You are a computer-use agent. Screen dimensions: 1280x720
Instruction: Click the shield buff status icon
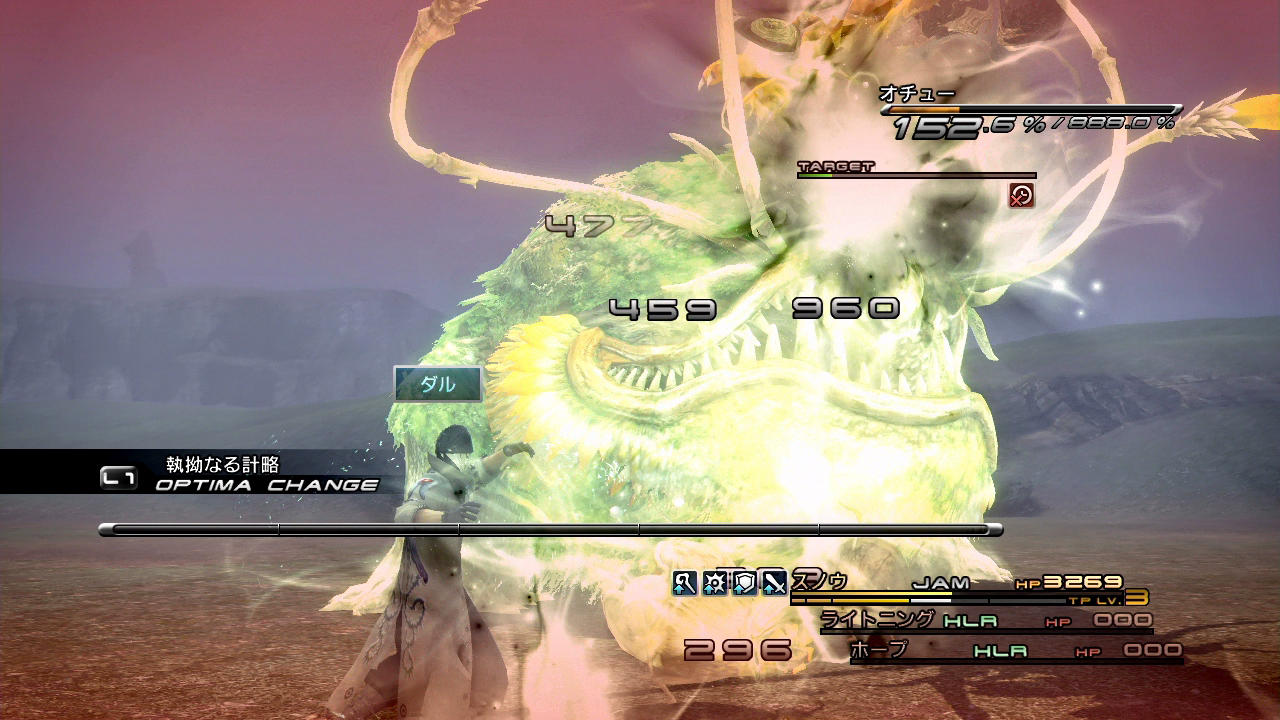[x=744, y=582]
